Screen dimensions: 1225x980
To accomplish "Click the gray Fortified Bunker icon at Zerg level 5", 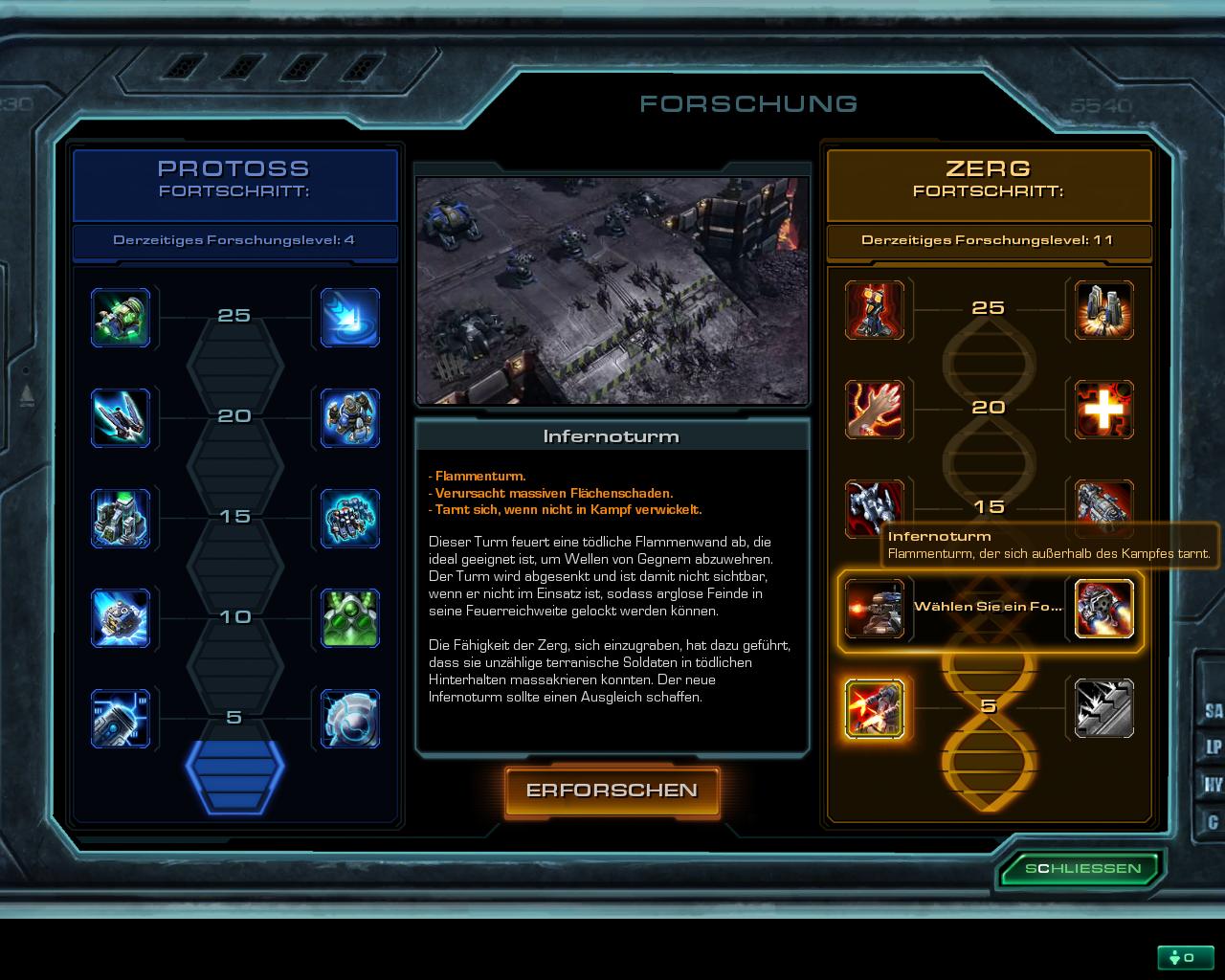I will click(x=1102, y=708).
